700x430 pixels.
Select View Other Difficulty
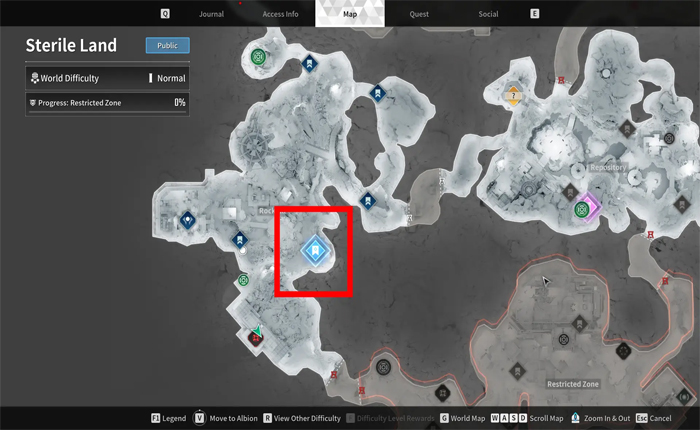(x=307, y=417)
